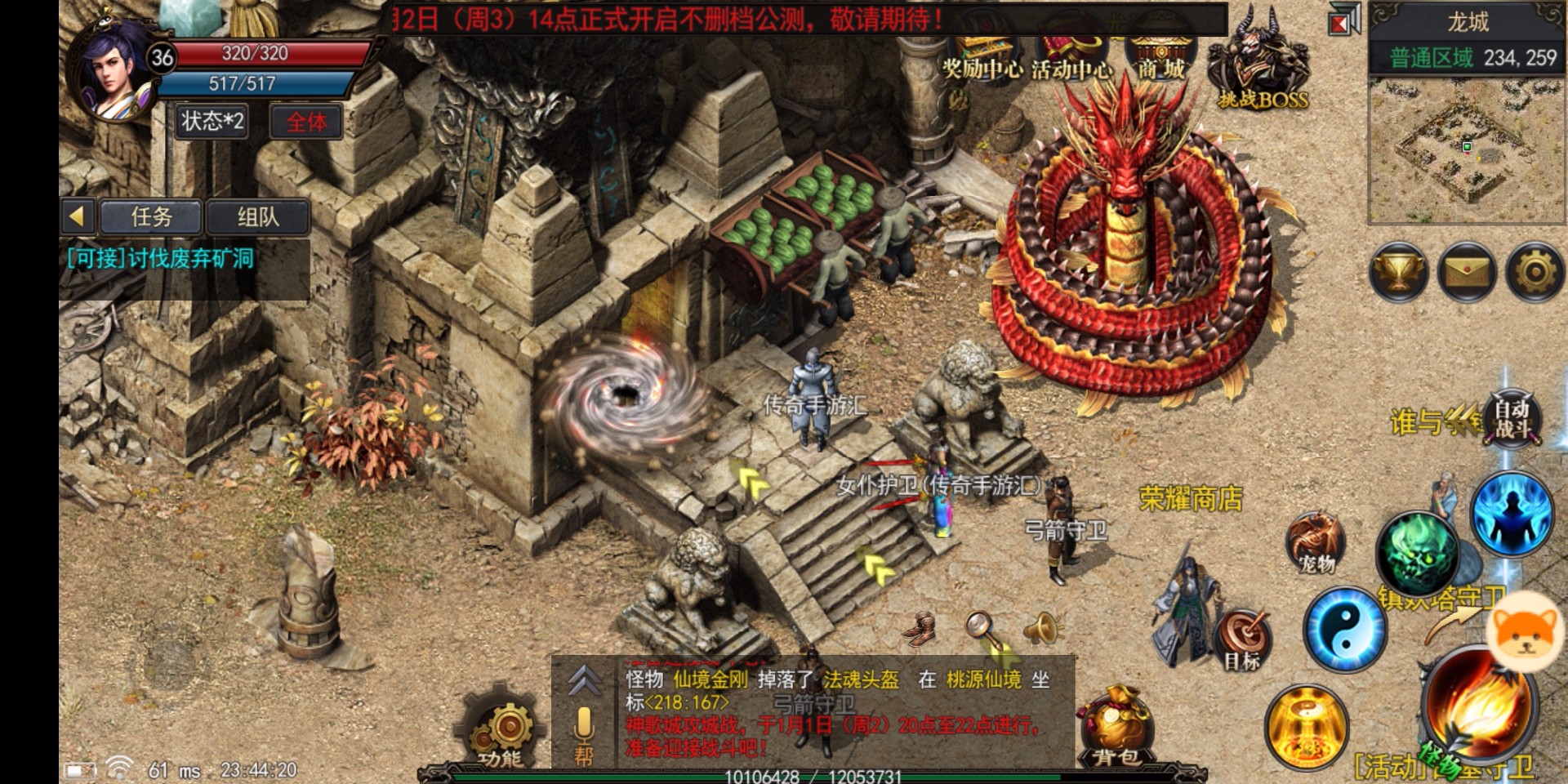Screen dimensions: 1568x784
Task: Open the gear settings icon
Action: pyautogui.click(x=1535, y=272)
